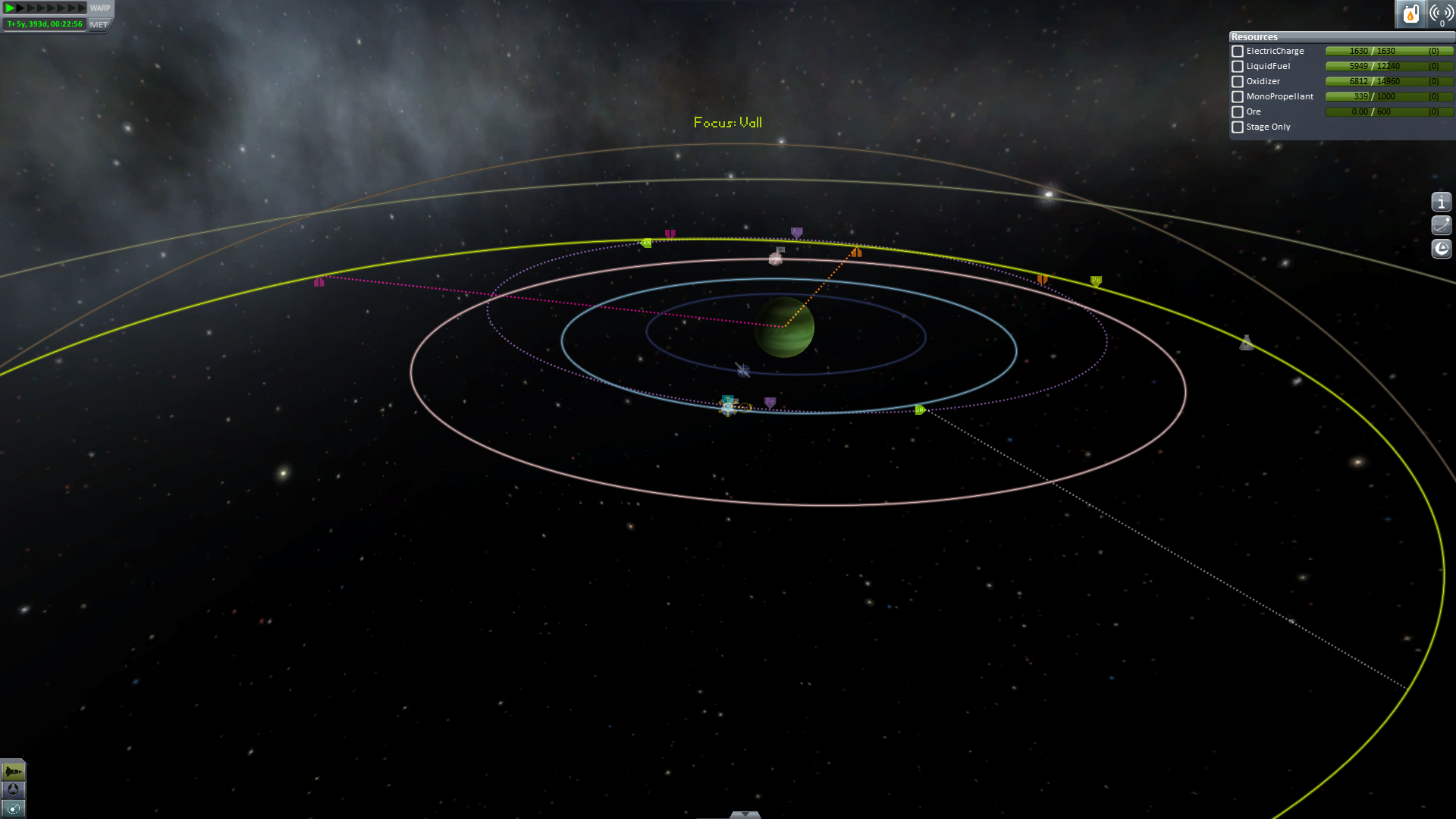
Task: Select the green rocket vessel button
Action: [x=13, y=771]
